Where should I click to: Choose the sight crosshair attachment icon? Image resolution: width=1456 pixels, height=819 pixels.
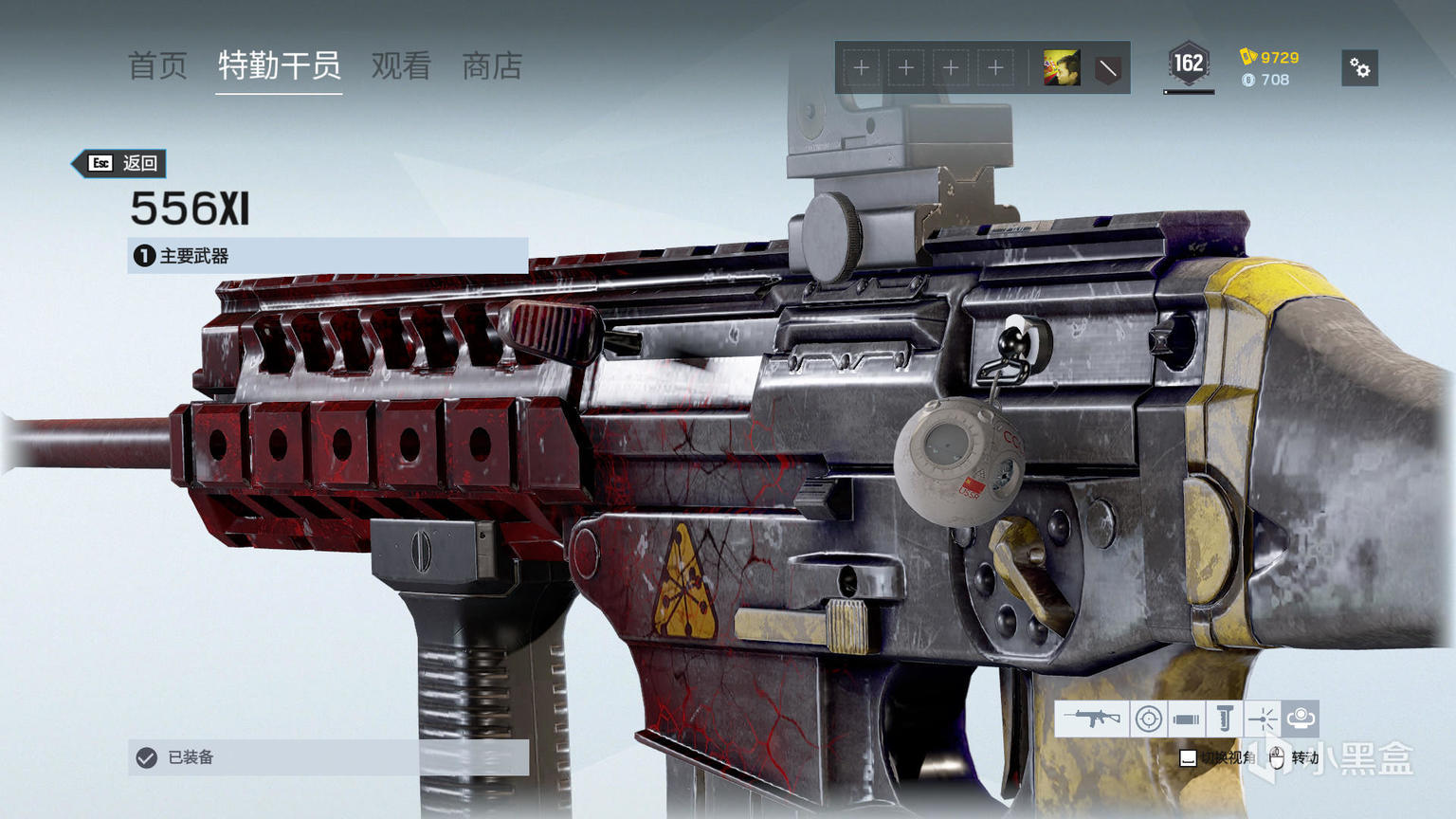[1149, 719]
